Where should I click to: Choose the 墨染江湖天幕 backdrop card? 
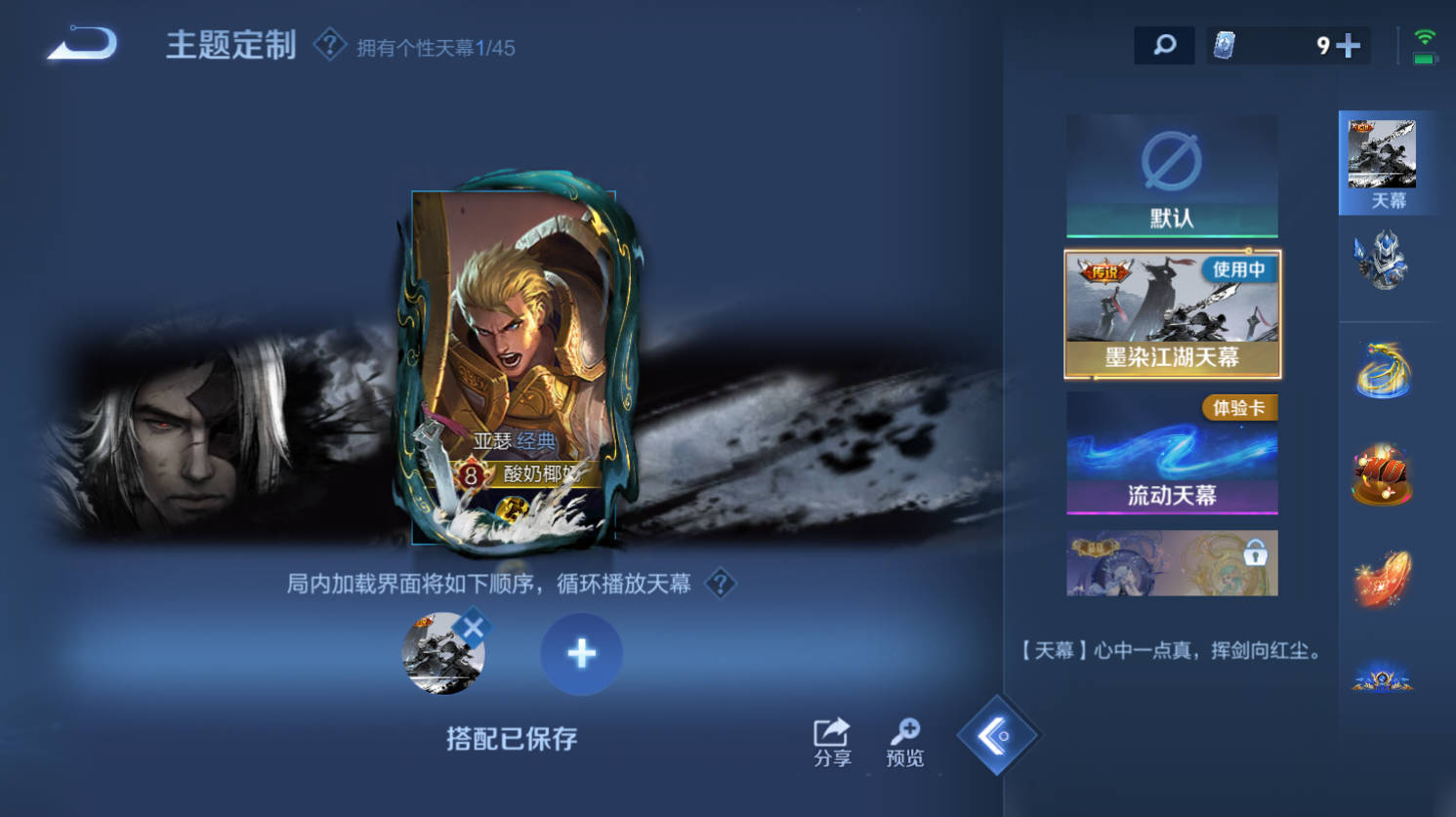tap(1172, 314)
